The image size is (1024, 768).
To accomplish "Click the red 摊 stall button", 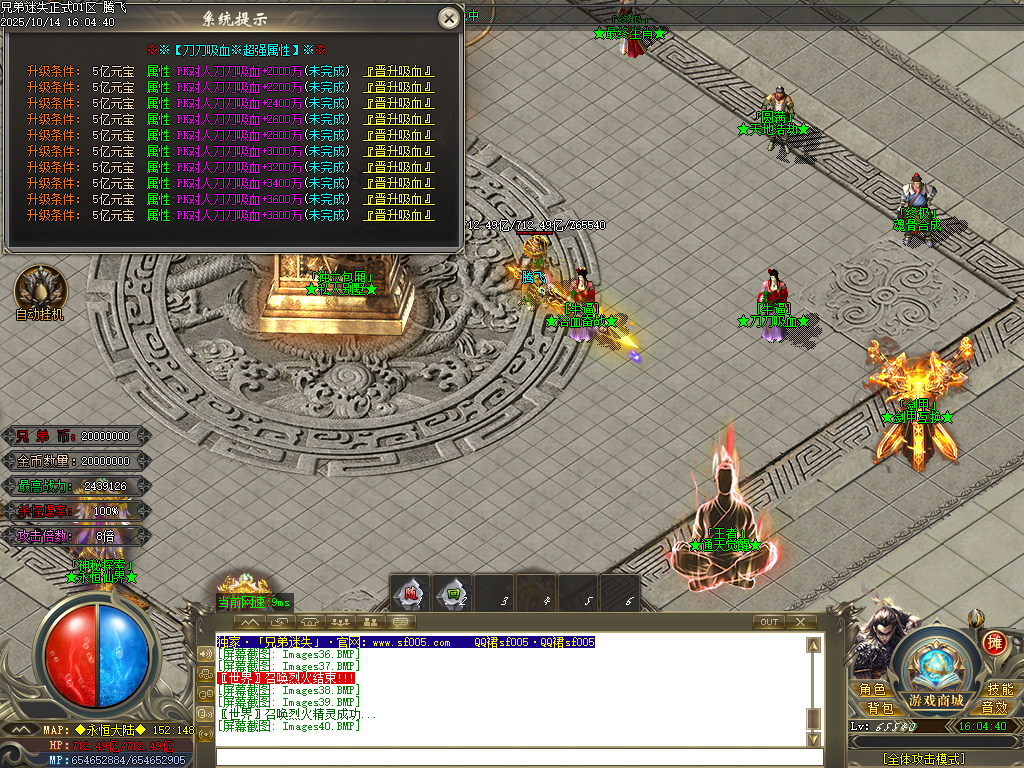I will [x=994, y=643].
